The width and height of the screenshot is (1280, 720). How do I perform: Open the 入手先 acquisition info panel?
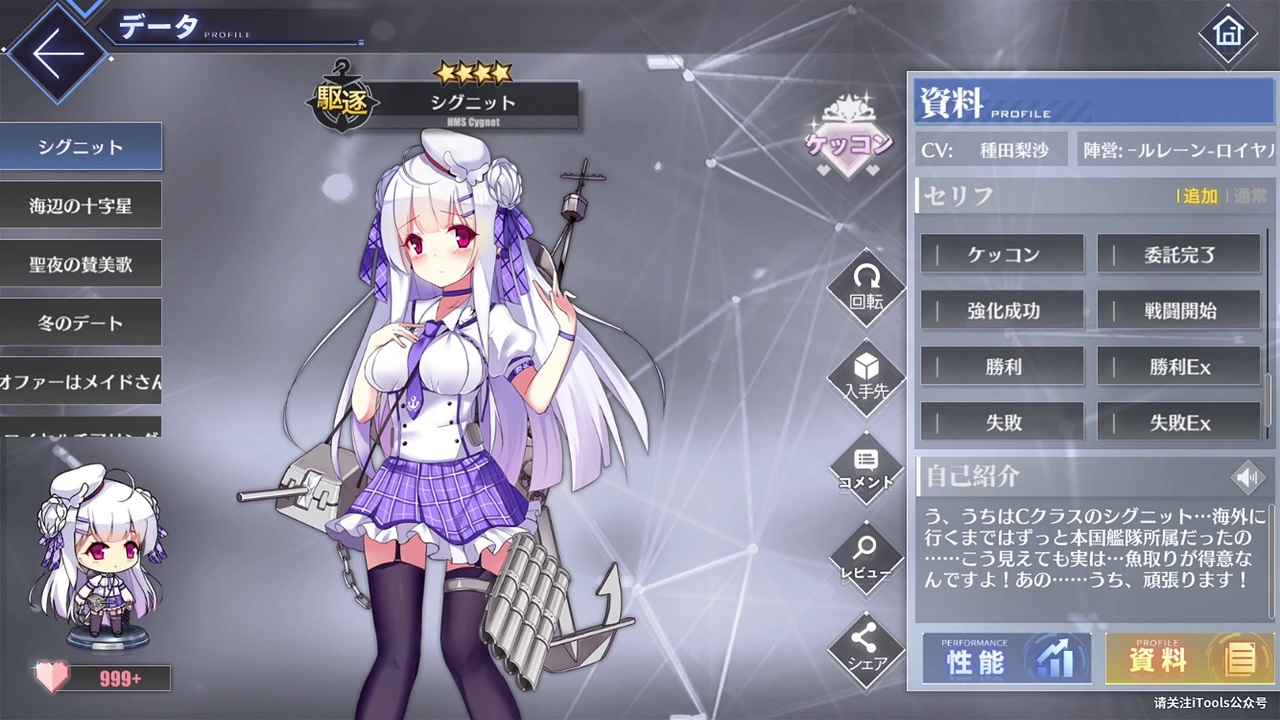coord(866,380)
